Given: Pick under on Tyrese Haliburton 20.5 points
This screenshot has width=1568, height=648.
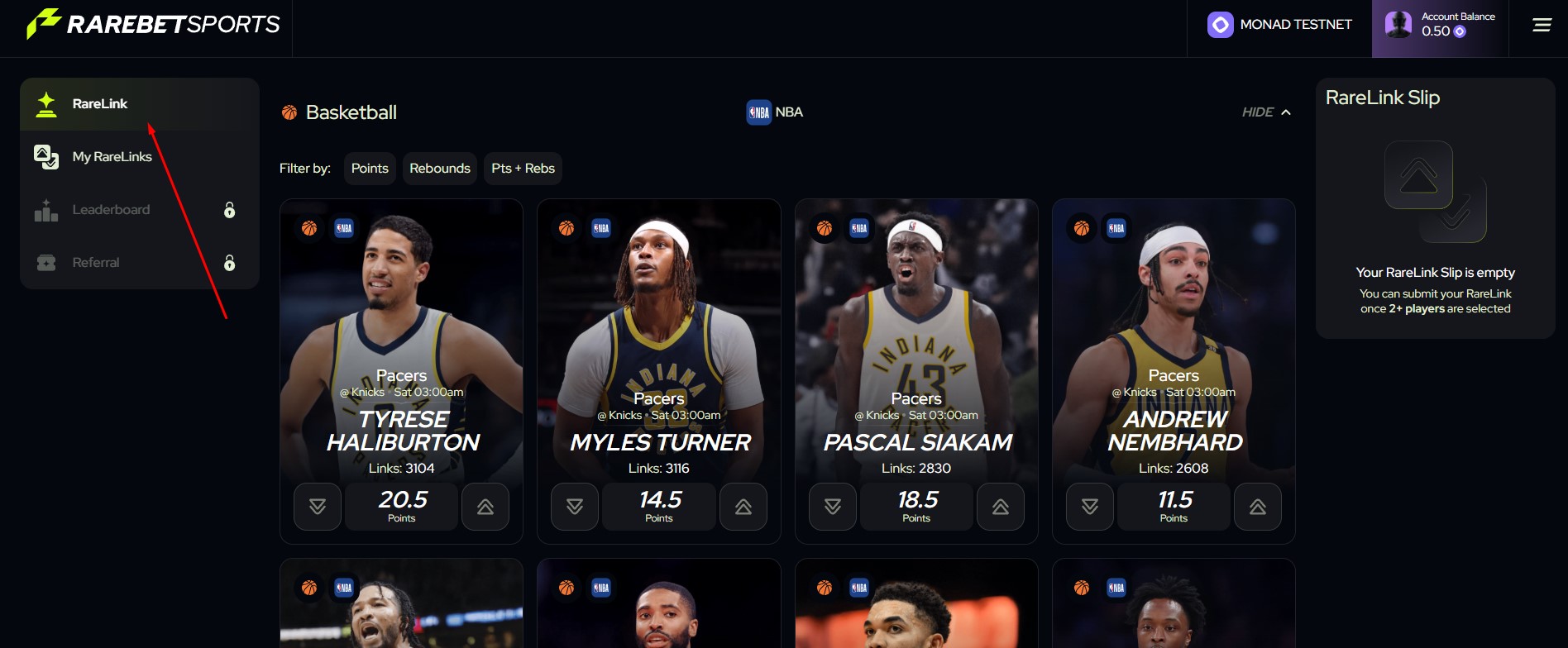Looking at the screenshot, I should point(318,507).
